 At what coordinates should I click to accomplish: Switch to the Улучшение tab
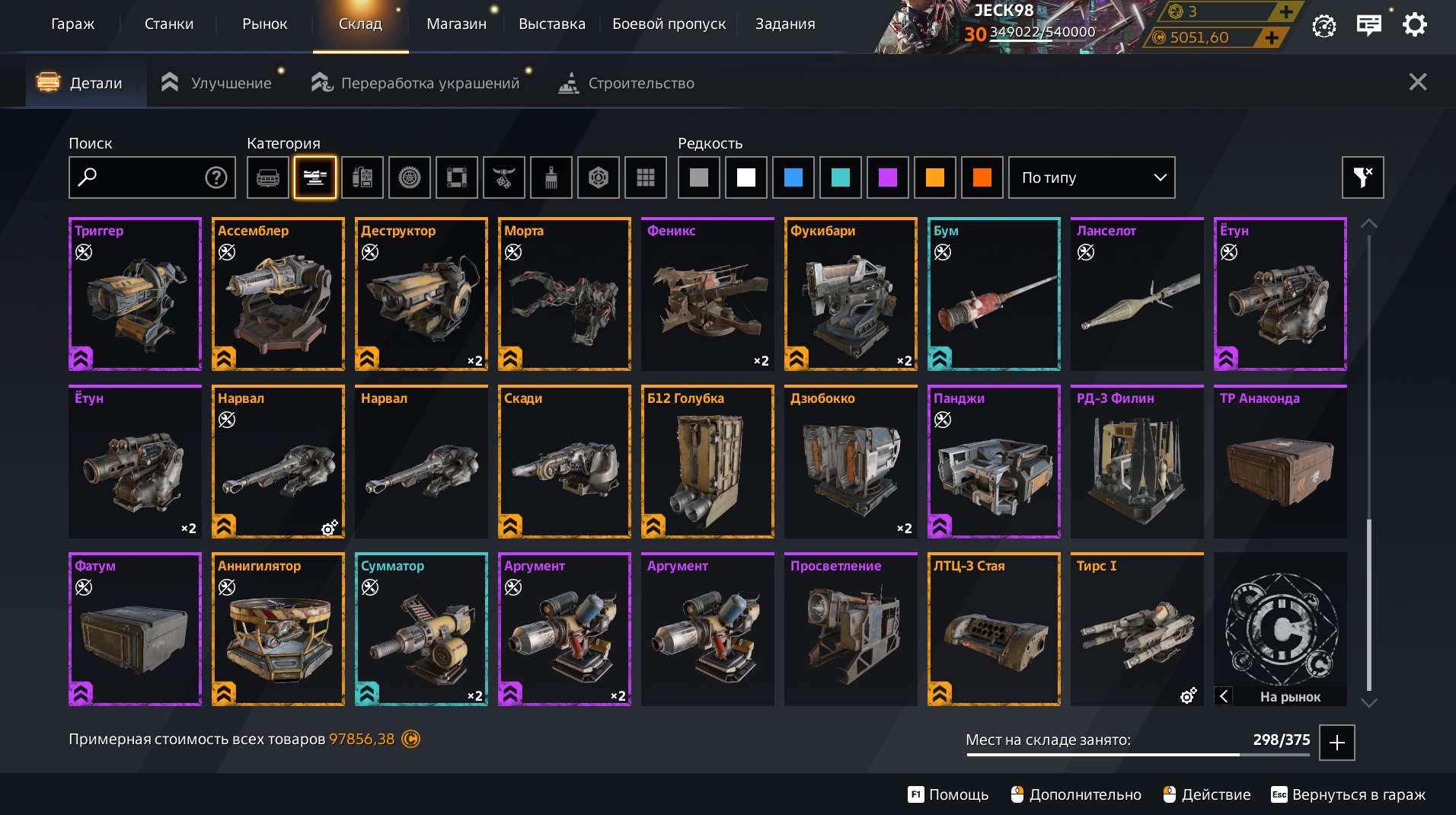232,83
